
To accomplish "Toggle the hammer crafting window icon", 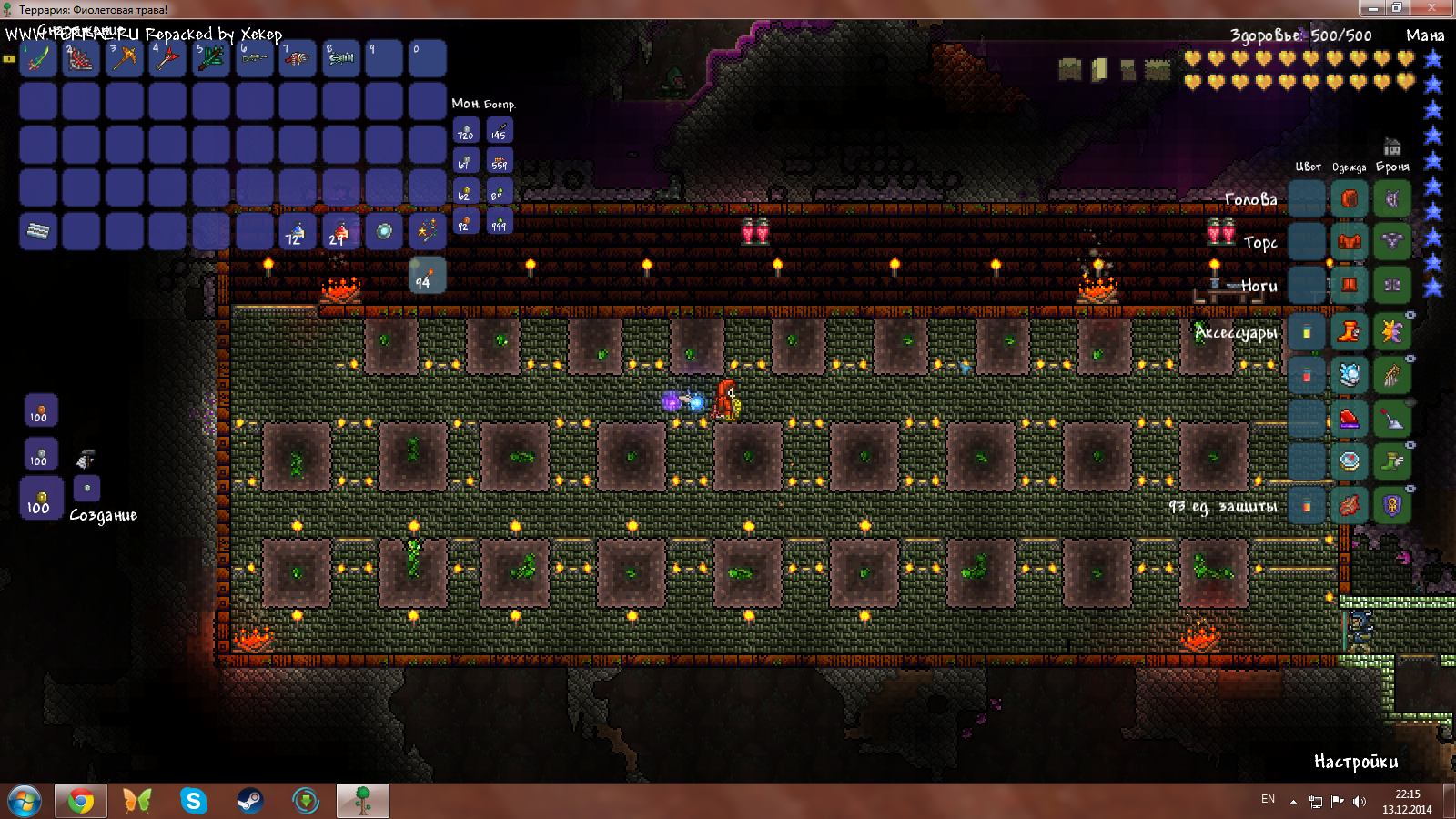I will [86, 458].
